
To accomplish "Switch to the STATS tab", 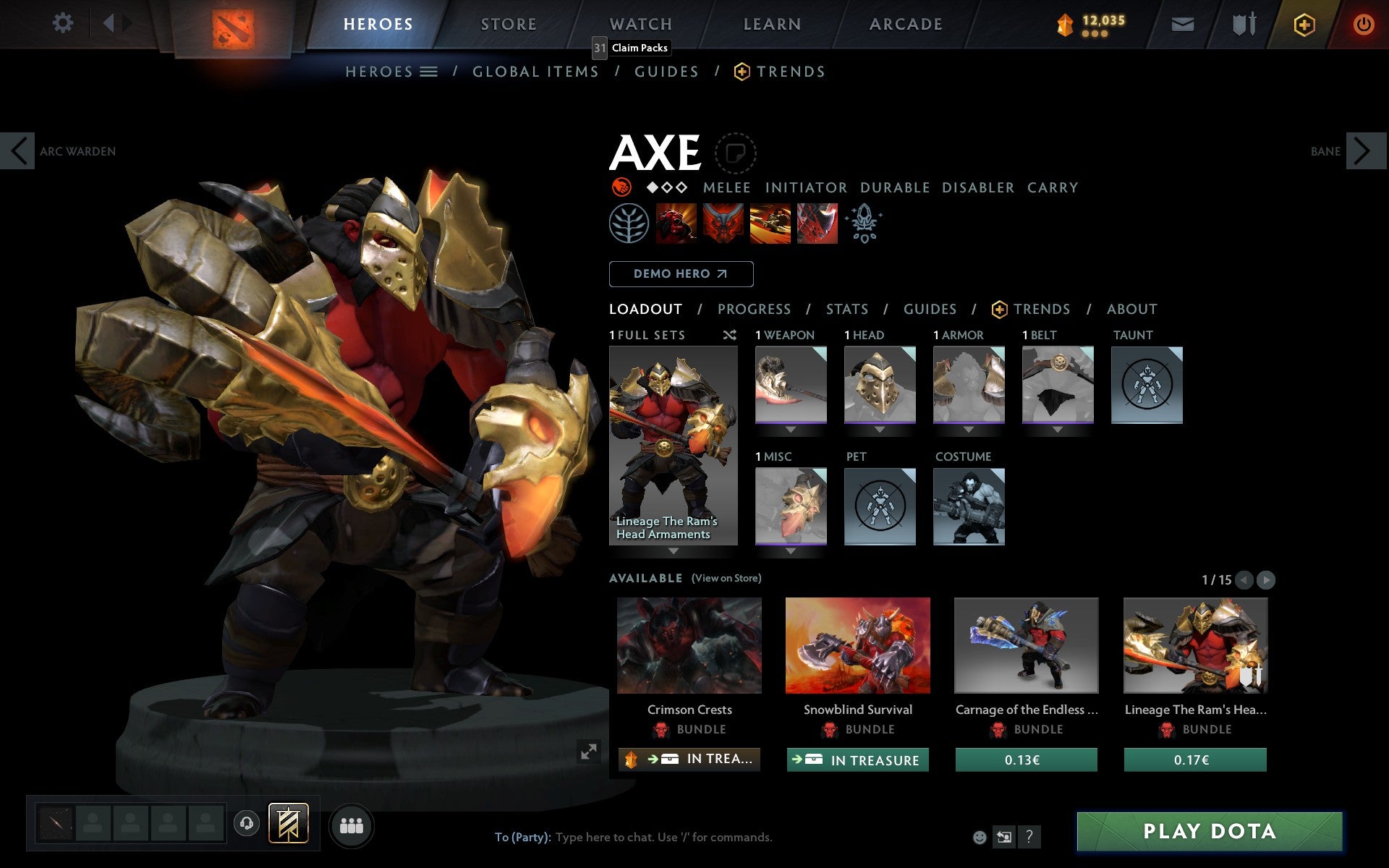I will click(846, 309).
